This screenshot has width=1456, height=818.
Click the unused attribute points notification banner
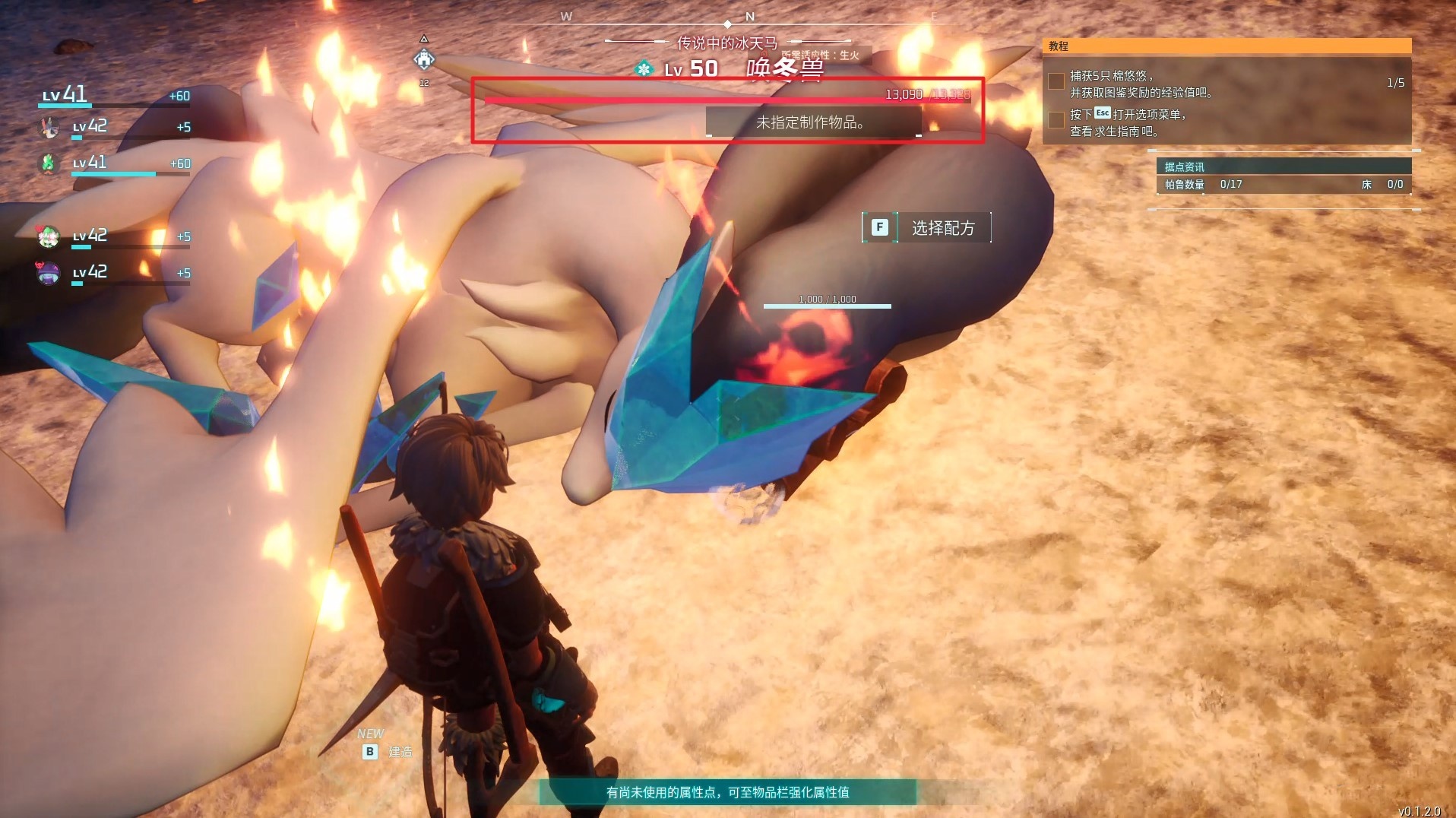click(x=727, y=792)
